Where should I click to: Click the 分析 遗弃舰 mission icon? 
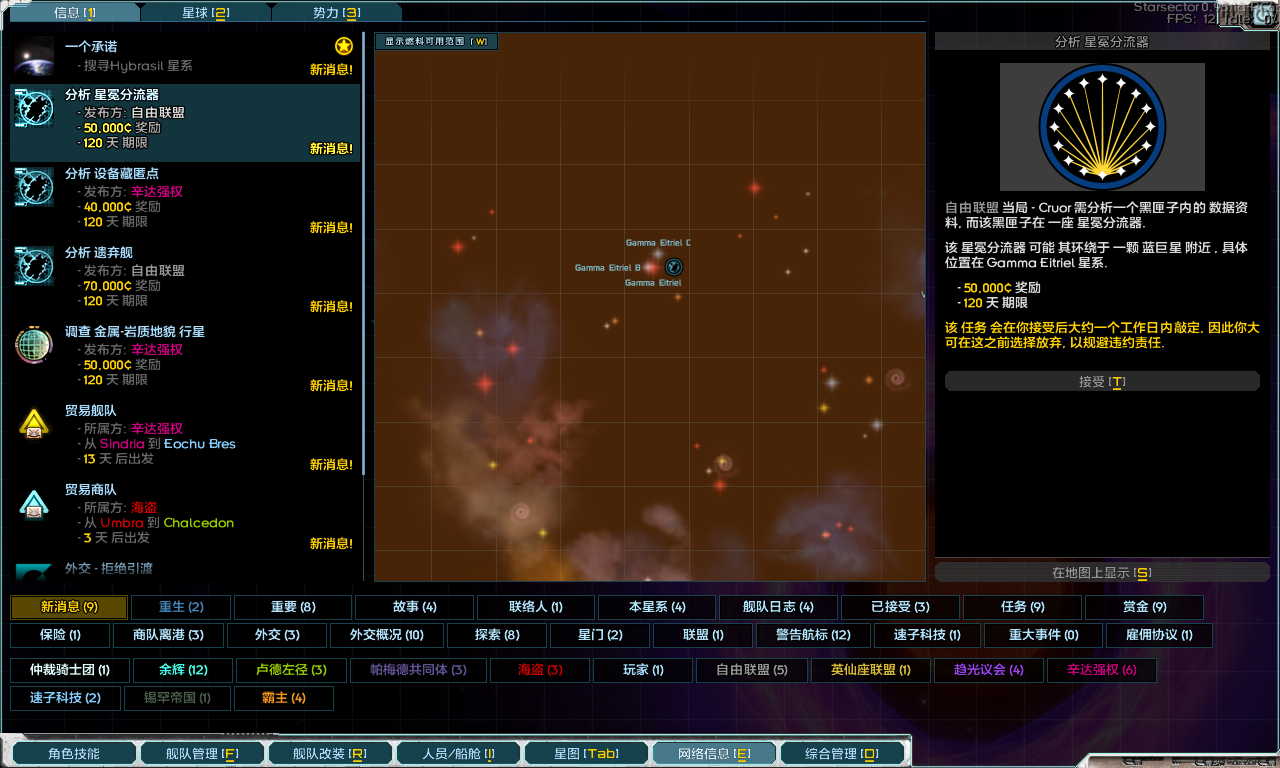pyautogui.click(x=33, y=267)
